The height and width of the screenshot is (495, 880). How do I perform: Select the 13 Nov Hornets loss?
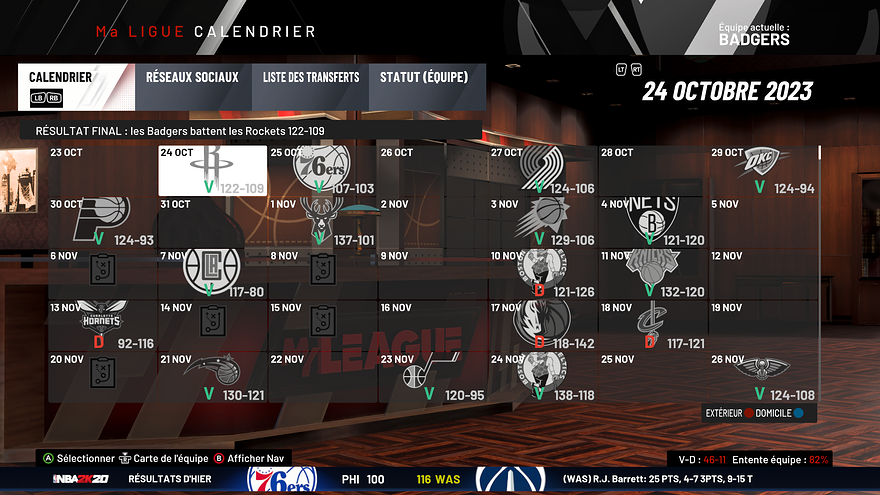[103, 325]
